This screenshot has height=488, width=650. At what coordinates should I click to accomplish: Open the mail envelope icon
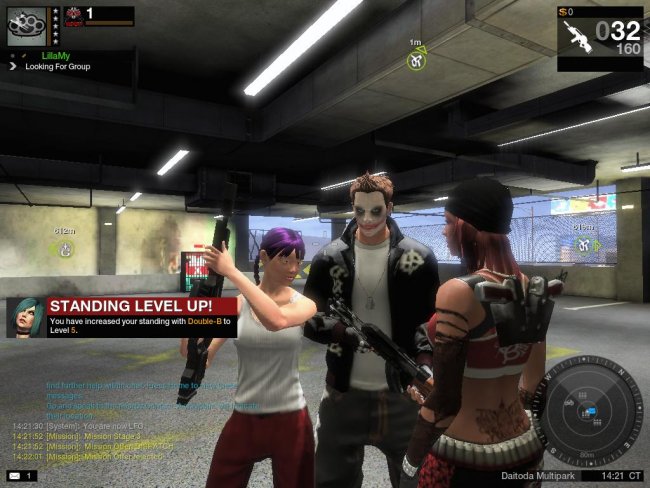click(x=15, y=475)
